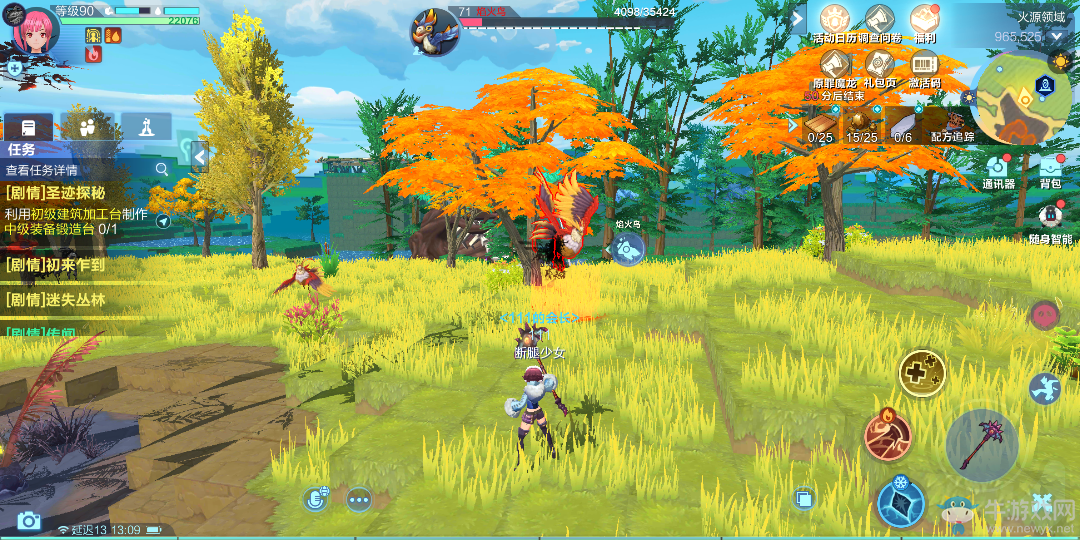This screenshot has height=540, width=1080.
Task: Open the 礼包页 gift pack page
Action: pyautogui.click(x=879, y=65)
